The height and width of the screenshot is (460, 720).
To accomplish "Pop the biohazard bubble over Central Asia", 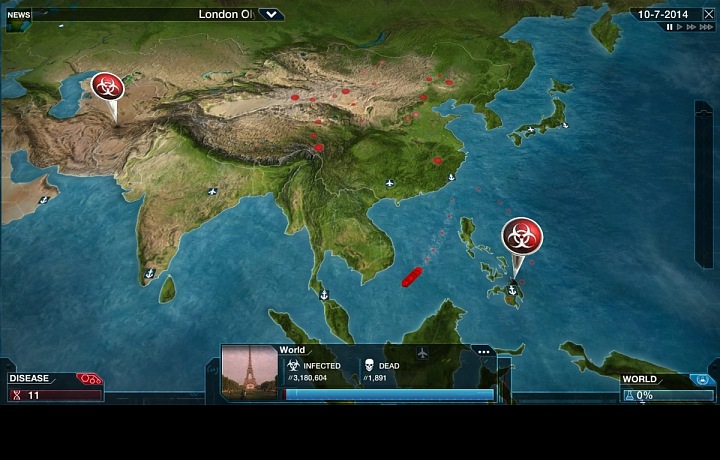I will point(107,86).
